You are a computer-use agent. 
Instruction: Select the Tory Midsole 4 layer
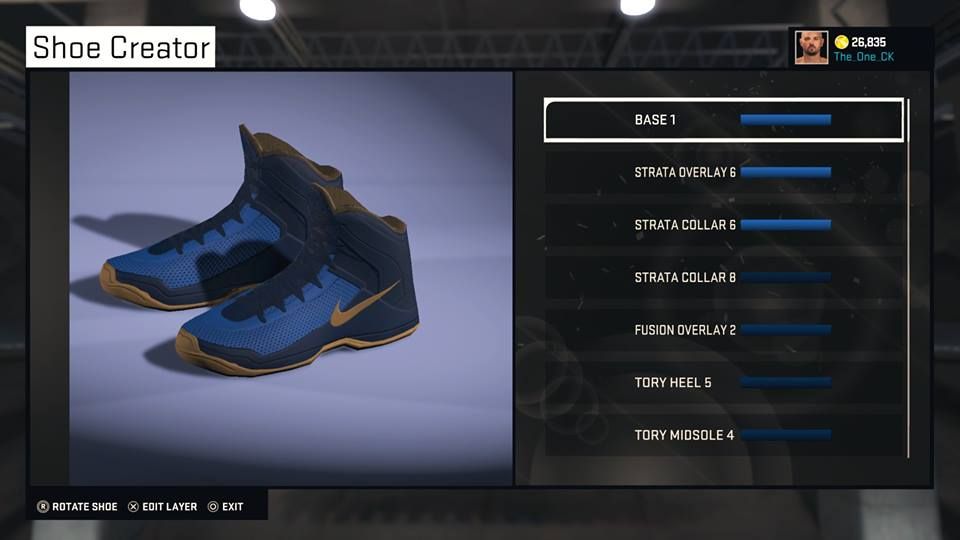pos(723,435)
